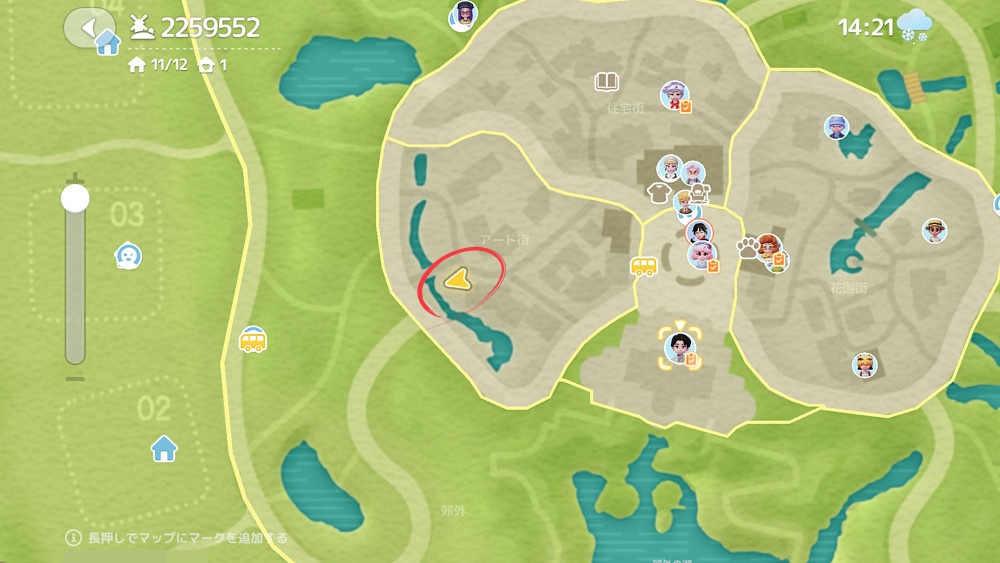Select the bus stop marker inside town
This screenshot has height=563, width=1000.
(644, 266)
